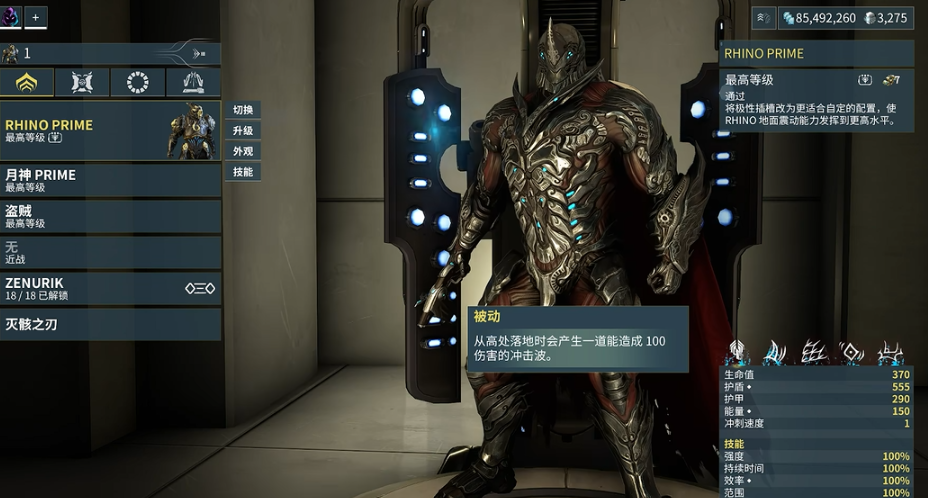Switch to the dashed ring icon tab
928x498 pixels.
[x=138, y=83]
